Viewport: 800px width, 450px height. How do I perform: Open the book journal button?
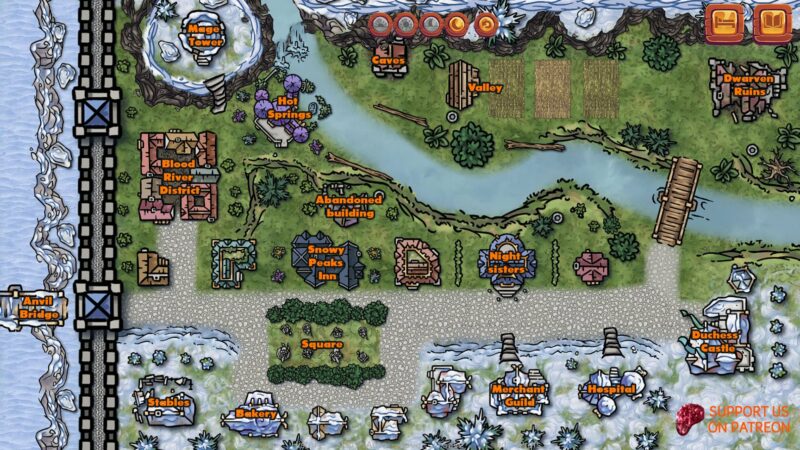pyautogui.click(x=771, y=23)
